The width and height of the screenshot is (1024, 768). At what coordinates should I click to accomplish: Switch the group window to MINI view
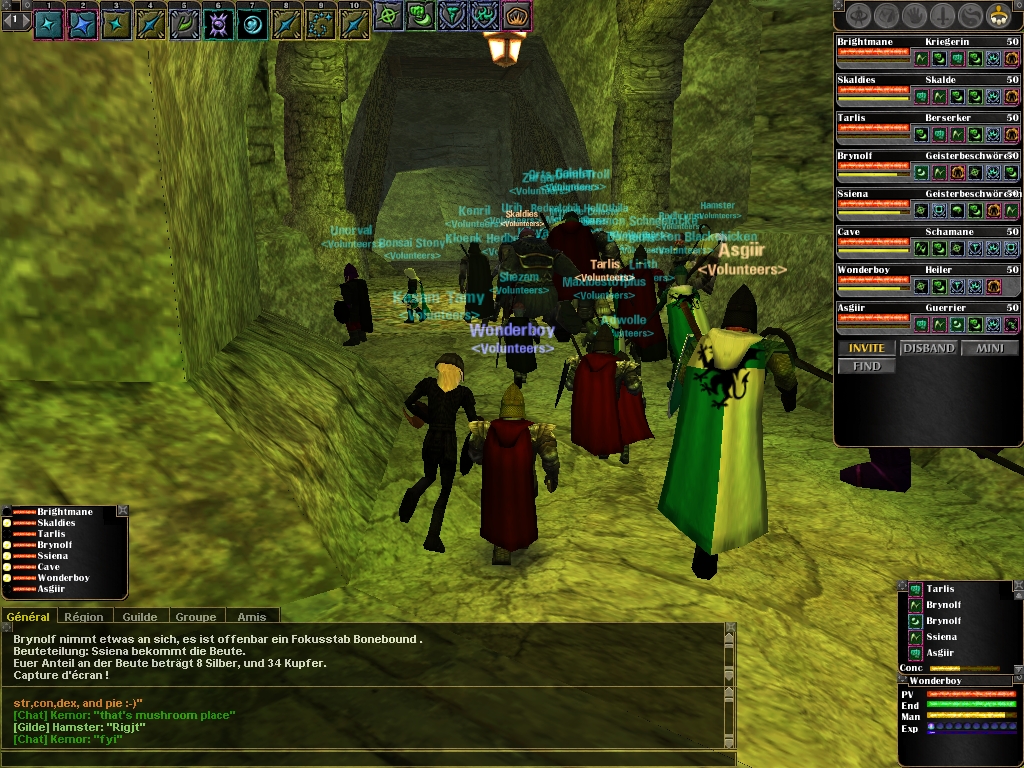point(989,348)
